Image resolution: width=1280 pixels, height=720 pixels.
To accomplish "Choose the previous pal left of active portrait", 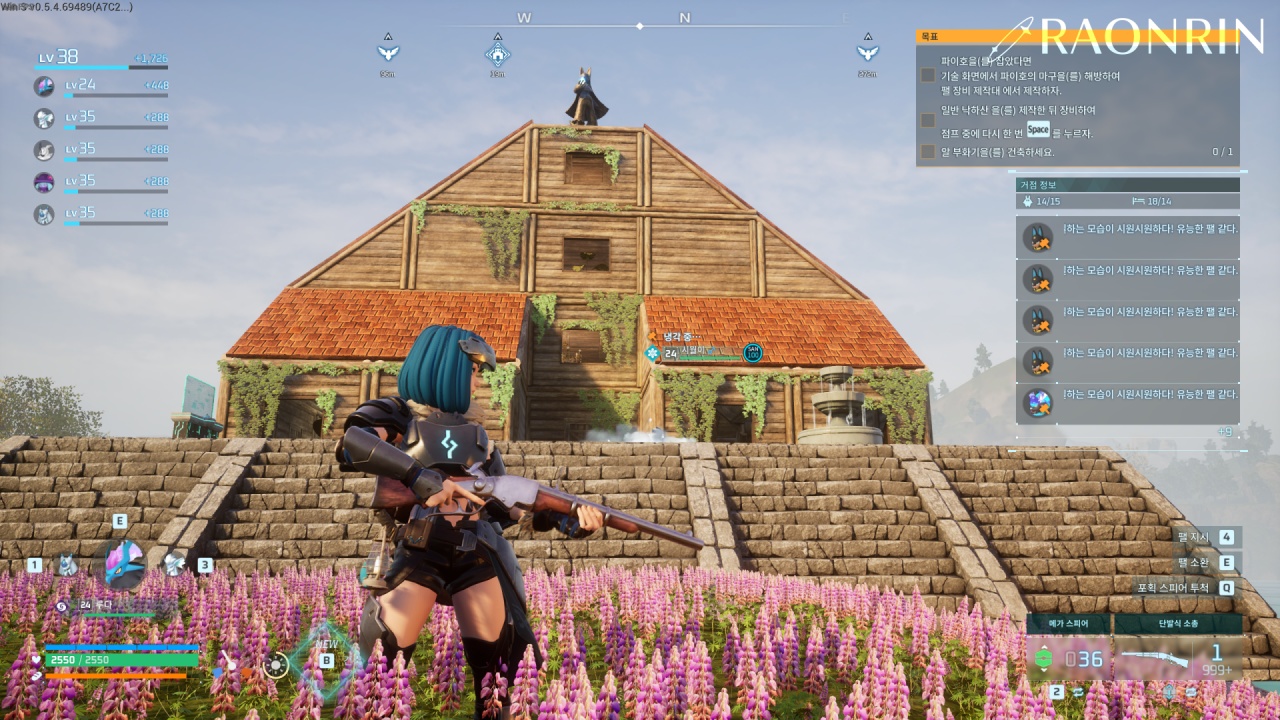I will (x=67, y=565).
